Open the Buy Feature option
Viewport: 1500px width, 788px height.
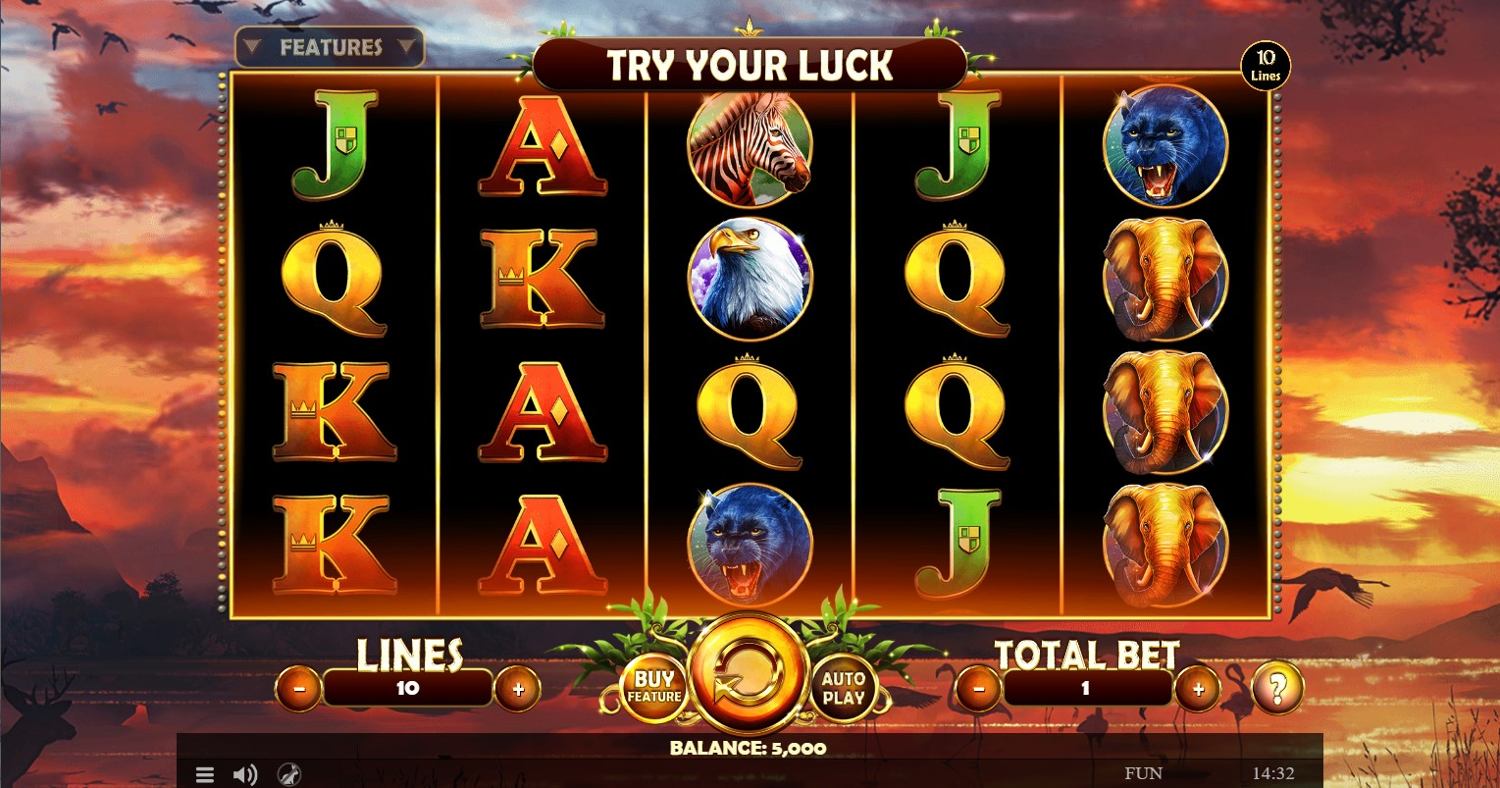[655, 687]
